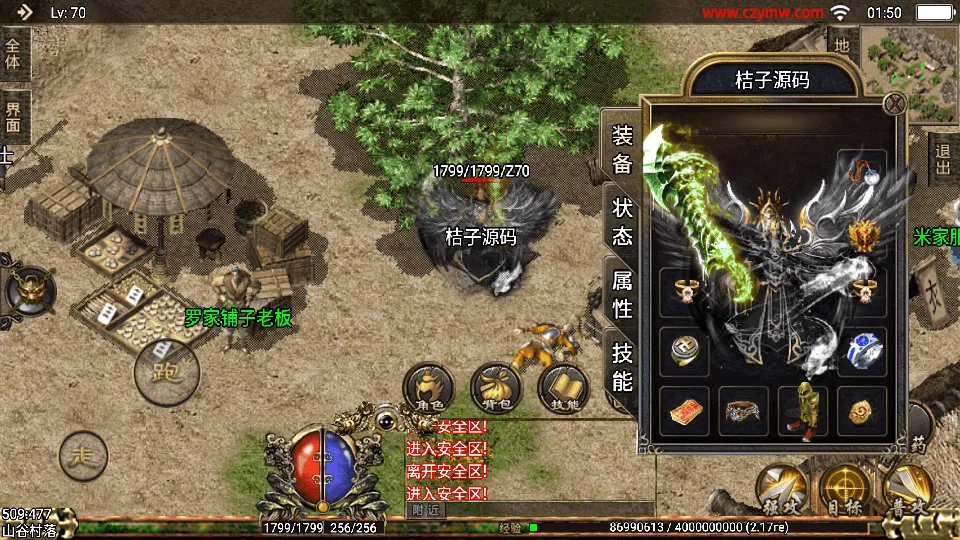
Task: Select the 技能 tab in character panel
Action: pyautogui.click(x=622, y=366)
